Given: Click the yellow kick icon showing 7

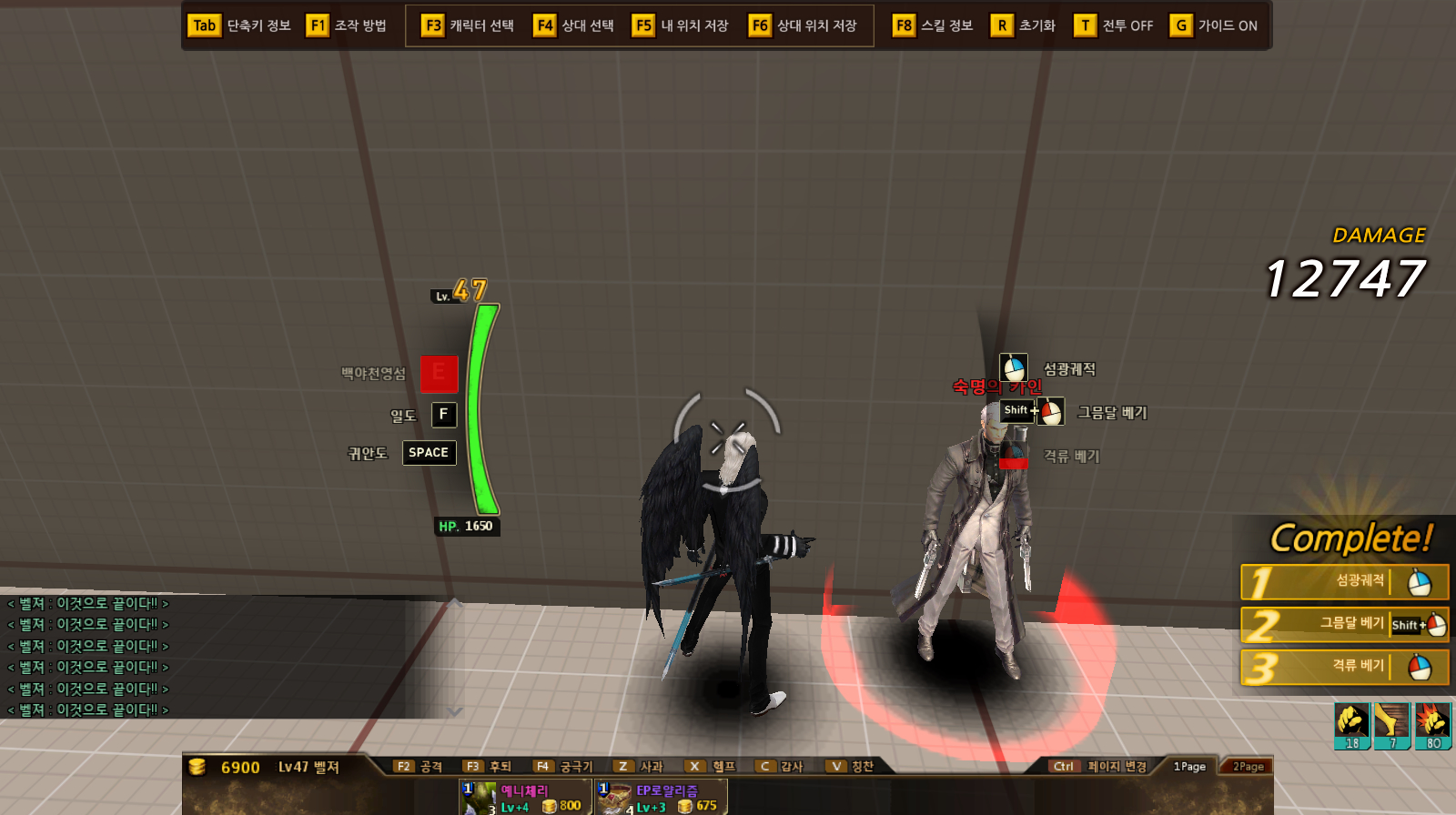Looking at the screenshot, I should (x=1392, y=725).
